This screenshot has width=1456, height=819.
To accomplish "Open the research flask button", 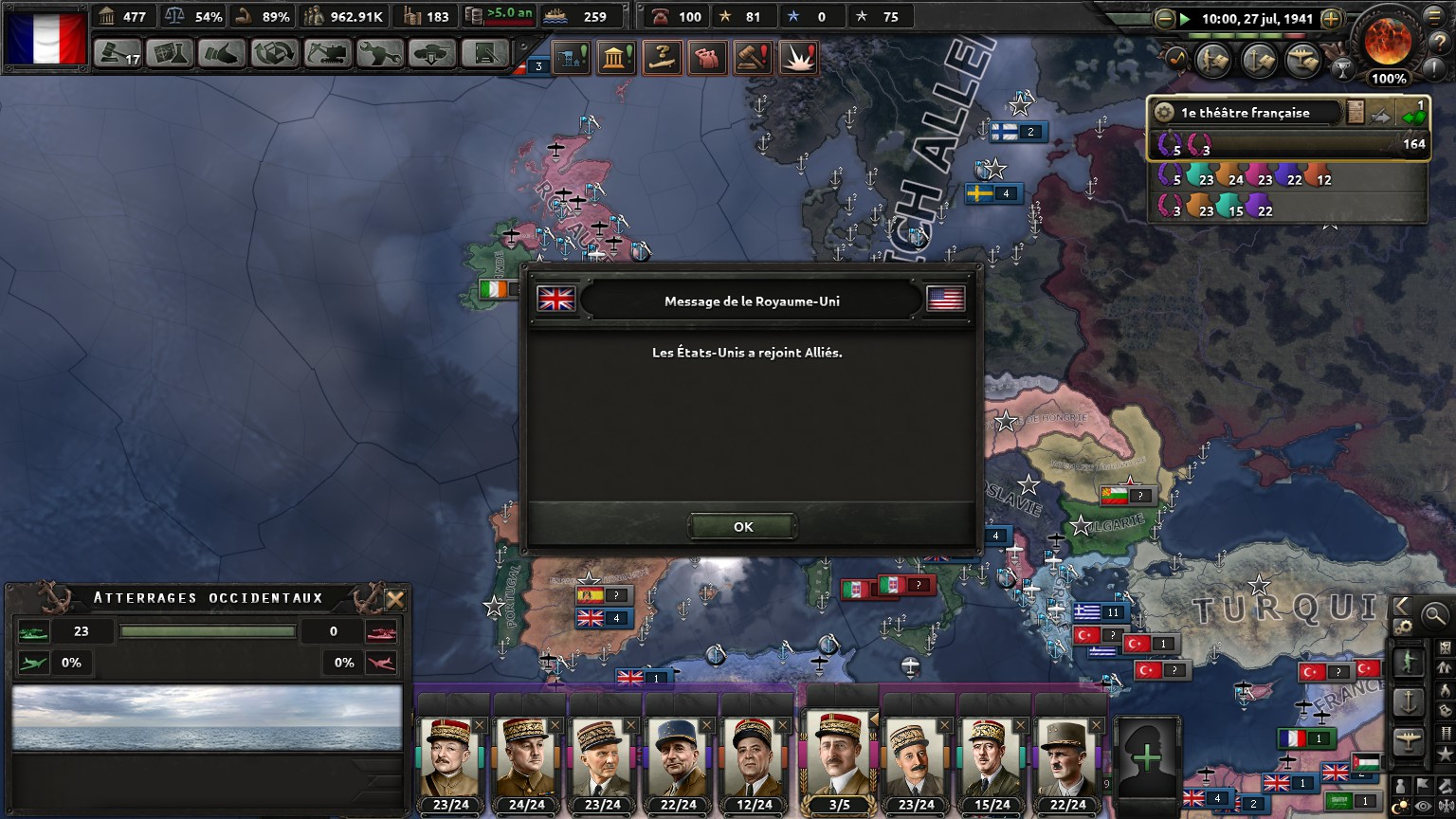I will 170,53.
